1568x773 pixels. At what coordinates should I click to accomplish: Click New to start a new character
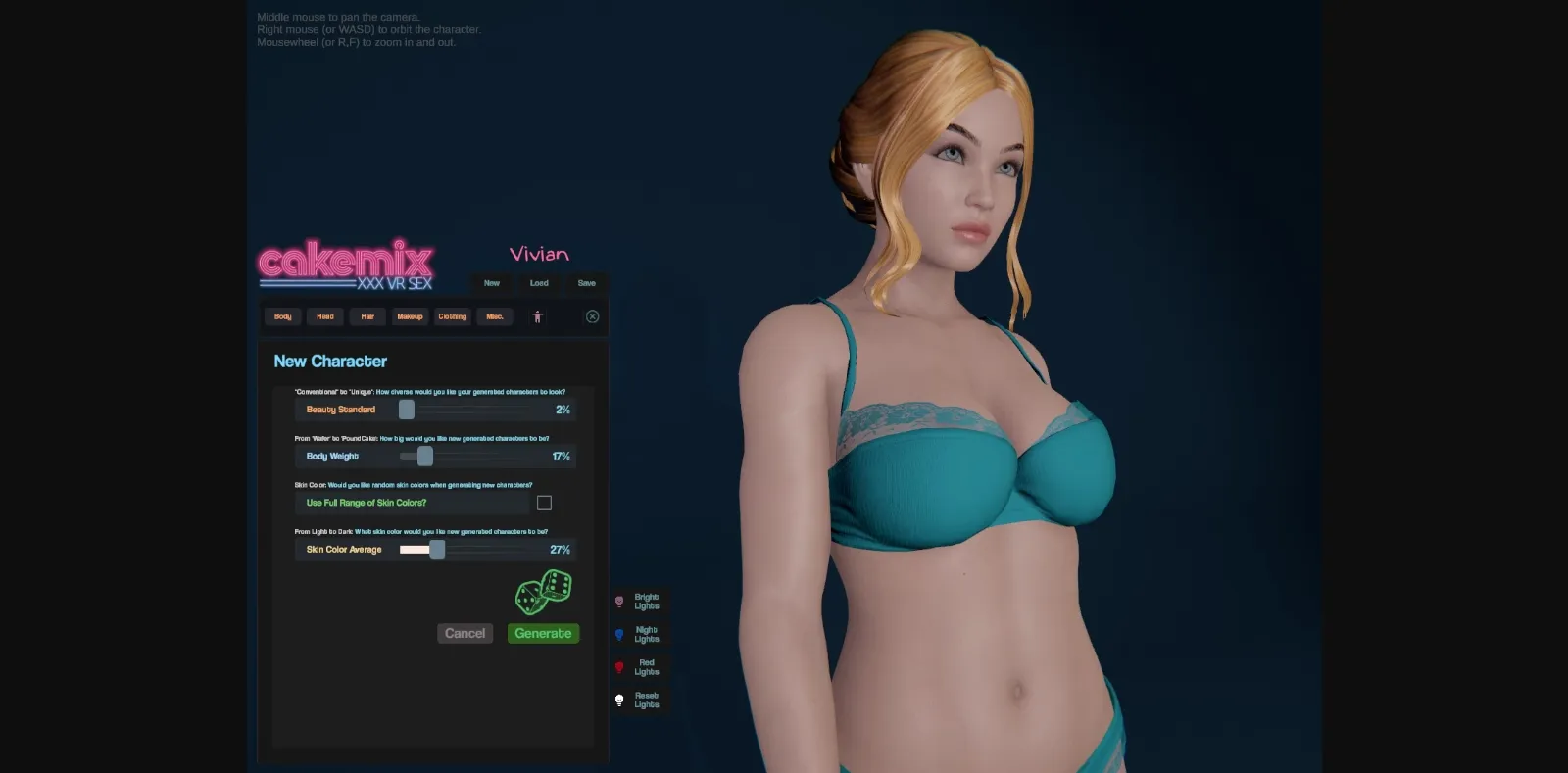click(492, 283)
